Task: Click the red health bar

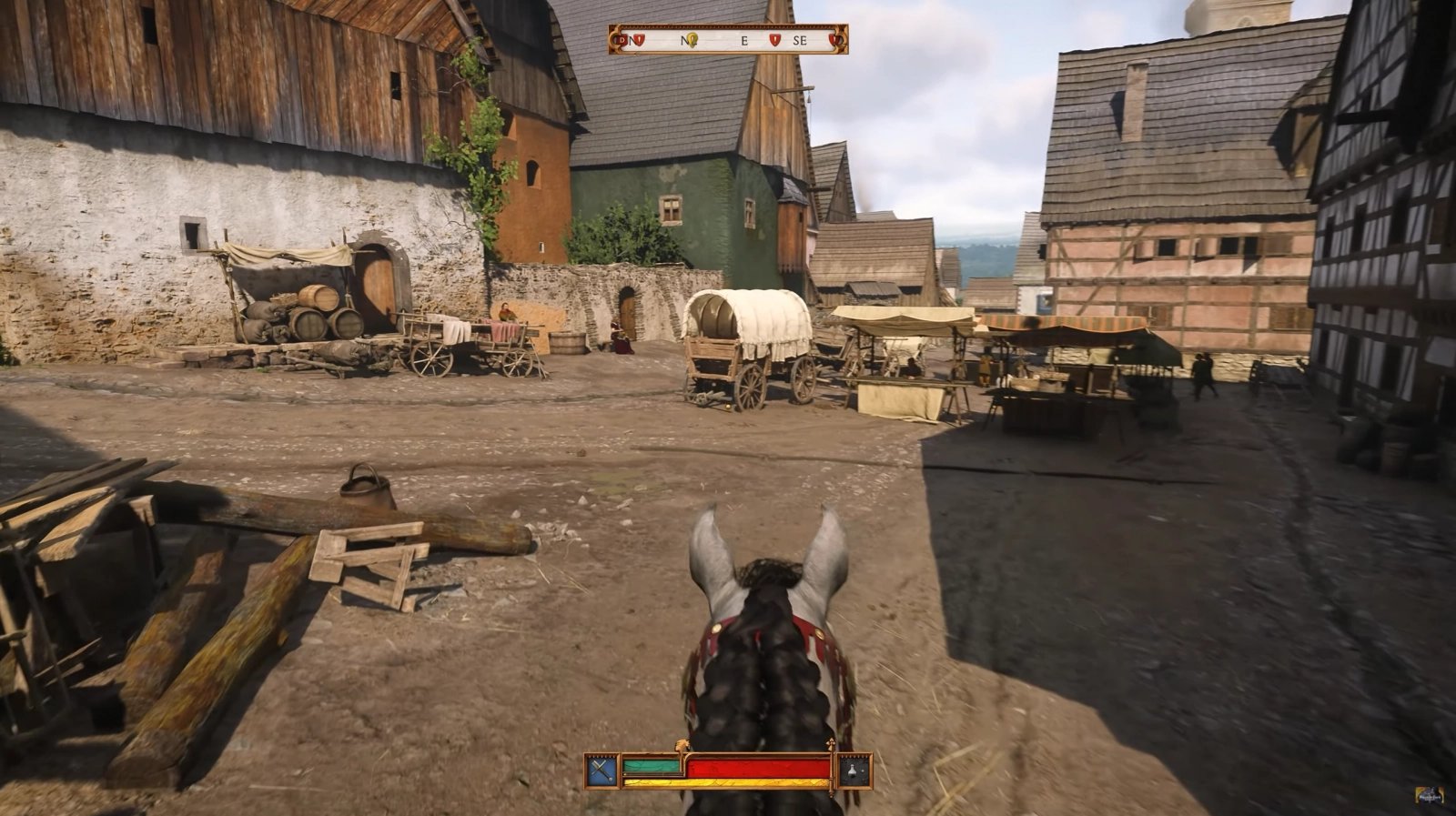Action: [x=756, y=765]
